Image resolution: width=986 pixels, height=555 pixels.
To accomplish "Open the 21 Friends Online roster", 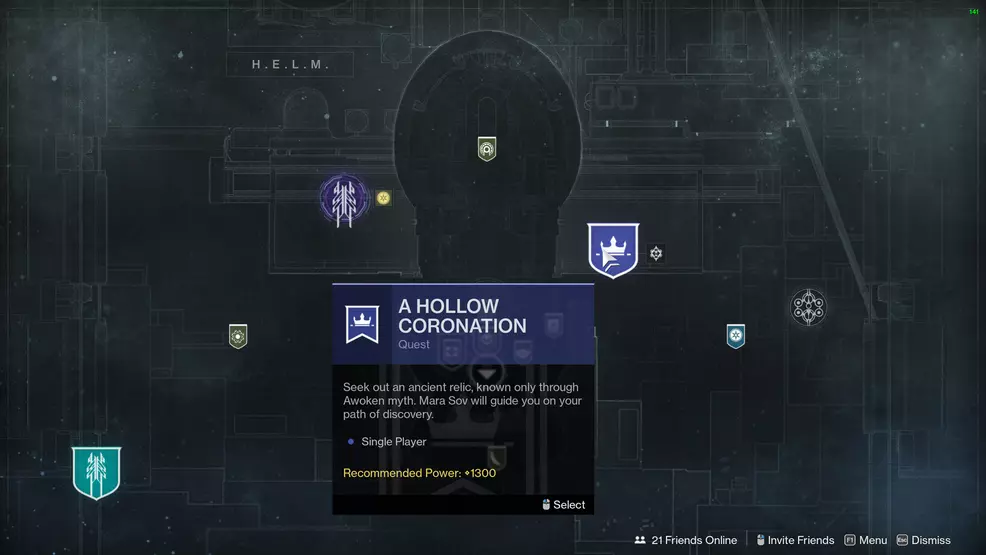I will [686, 540].
